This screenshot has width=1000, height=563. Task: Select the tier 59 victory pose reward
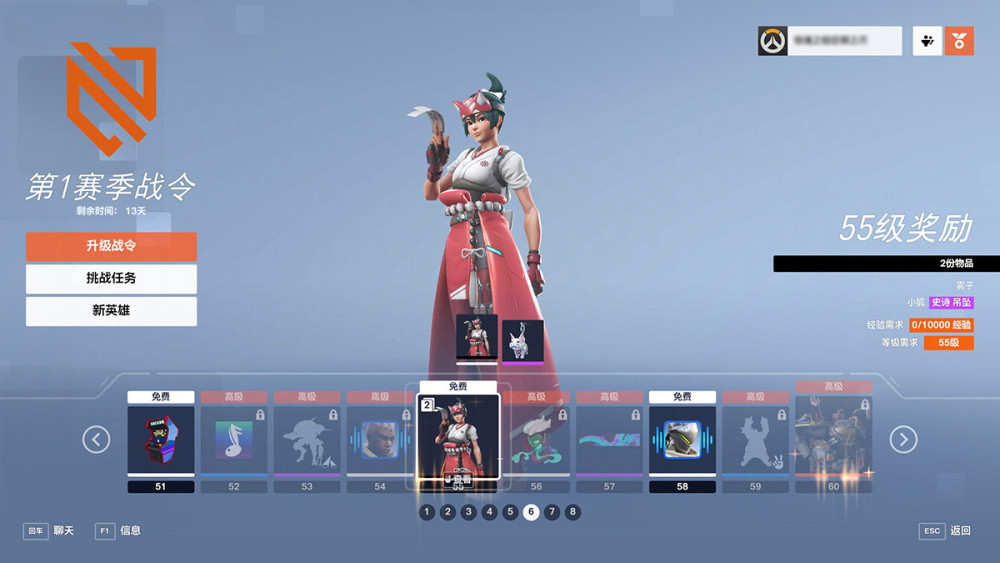(x=755, y=440)
